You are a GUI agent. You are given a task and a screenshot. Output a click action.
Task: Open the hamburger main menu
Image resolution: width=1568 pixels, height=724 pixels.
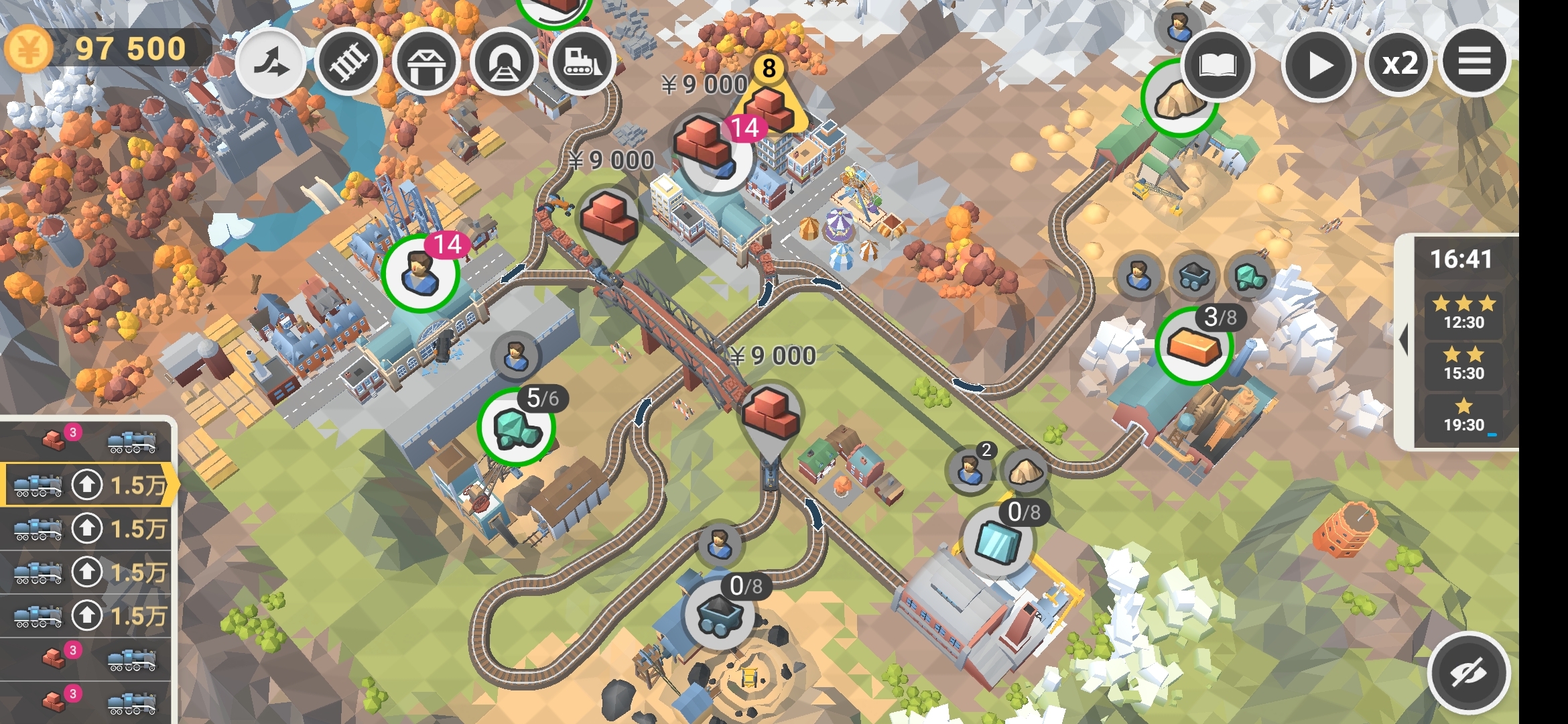point(1474,62)
